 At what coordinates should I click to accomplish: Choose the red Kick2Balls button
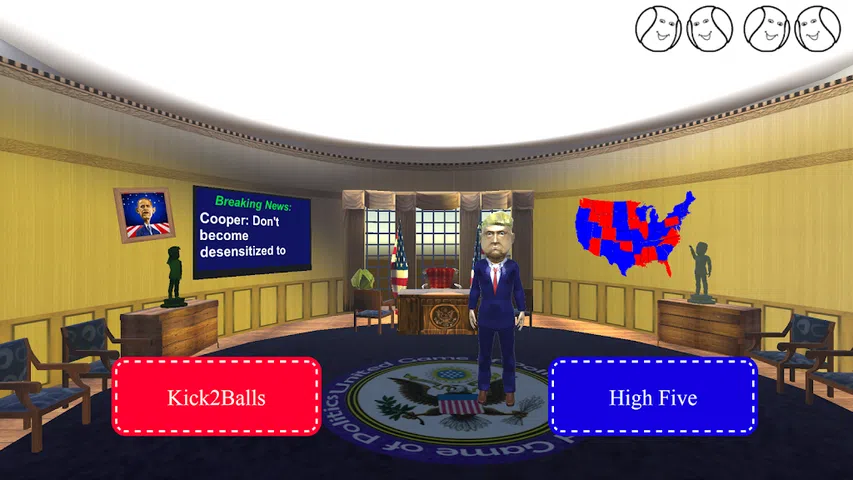[x=216, y=397]
